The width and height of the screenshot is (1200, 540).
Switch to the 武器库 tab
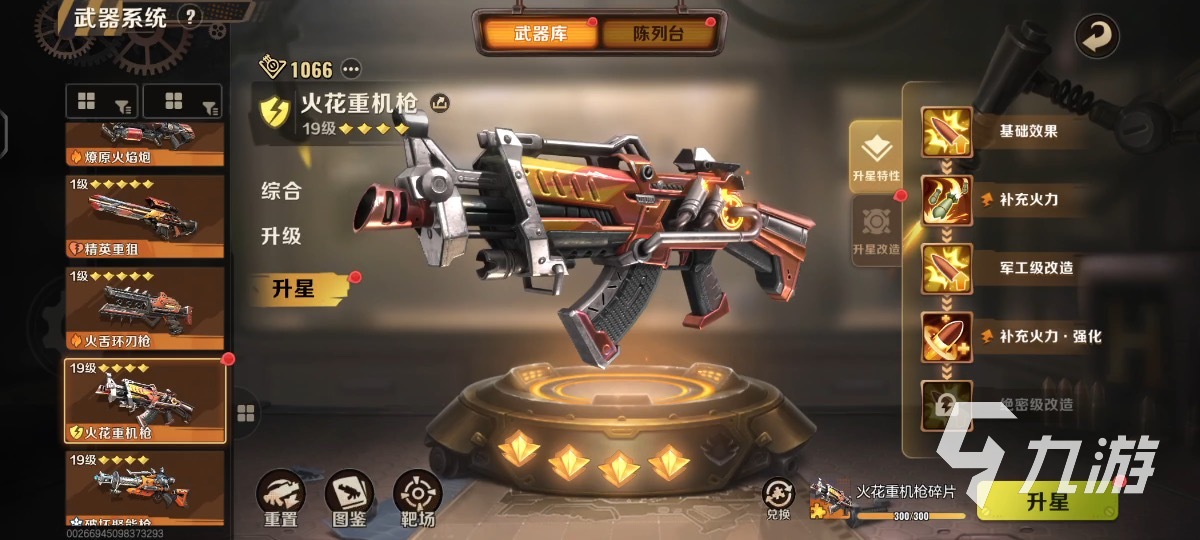coord(540,34)
